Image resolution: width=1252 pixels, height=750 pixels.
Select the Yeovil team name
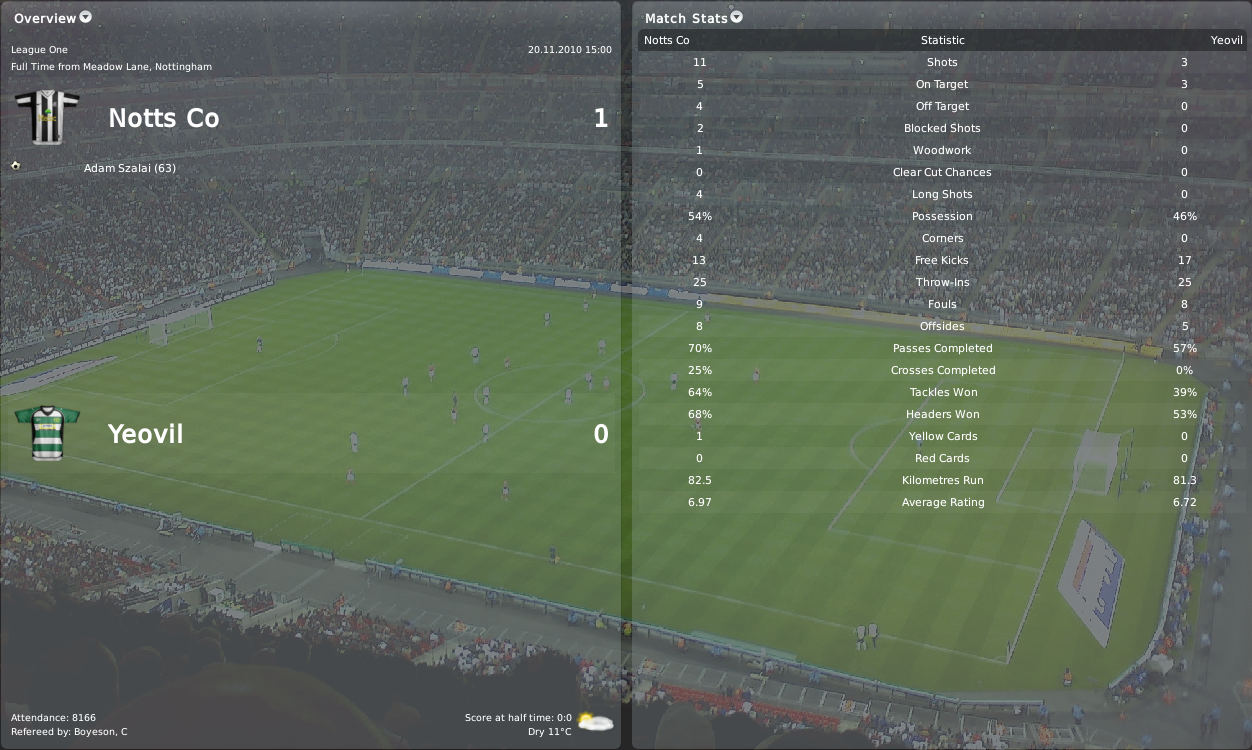click(x=145, y=434)
